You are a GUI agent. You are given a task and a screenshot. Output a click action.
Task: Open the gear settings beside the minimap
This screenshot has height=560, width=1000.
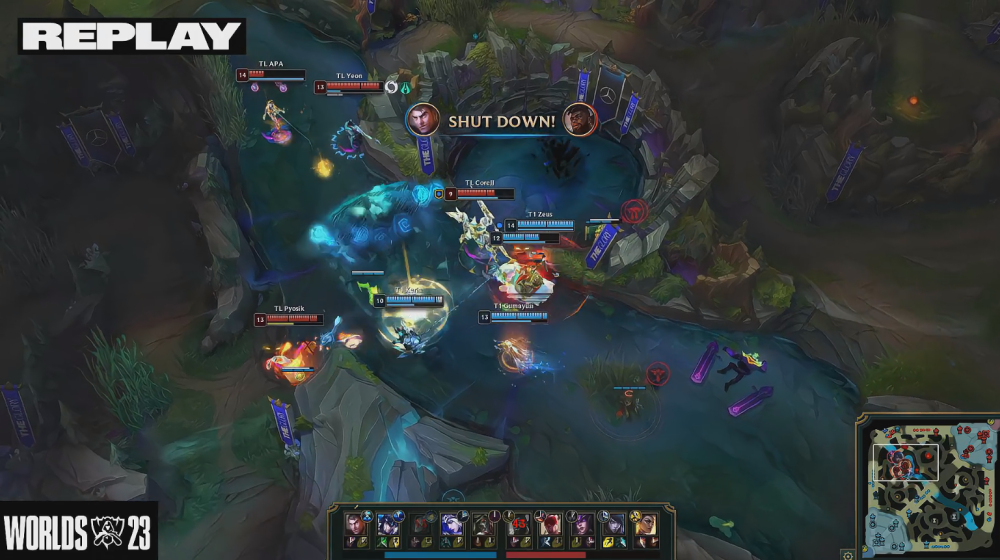pyautogui.click(x=848, y=555)
